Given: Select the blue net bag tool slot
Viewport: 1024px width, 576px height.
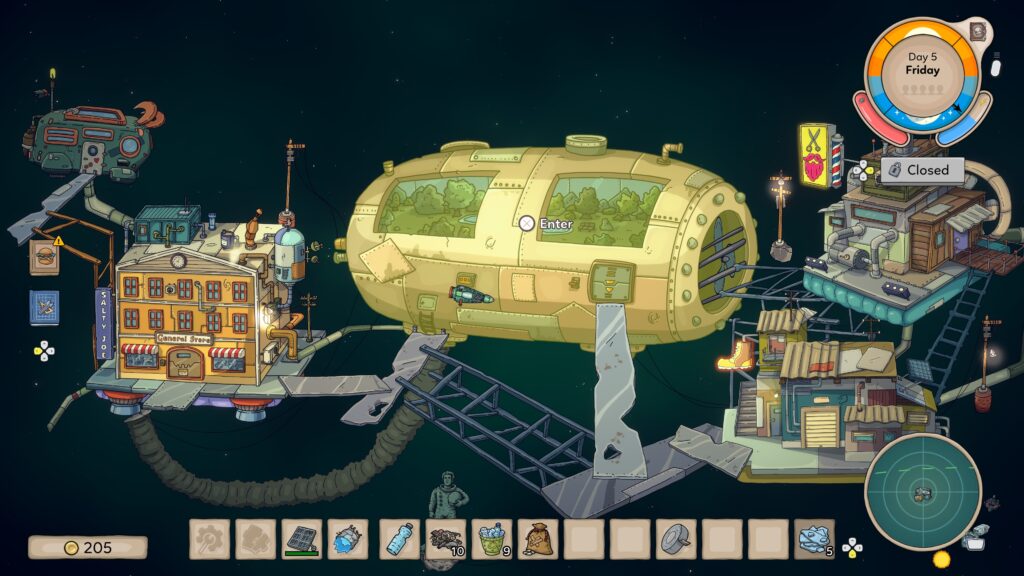Looking at the screenshot, I should [x=348, y=539].
